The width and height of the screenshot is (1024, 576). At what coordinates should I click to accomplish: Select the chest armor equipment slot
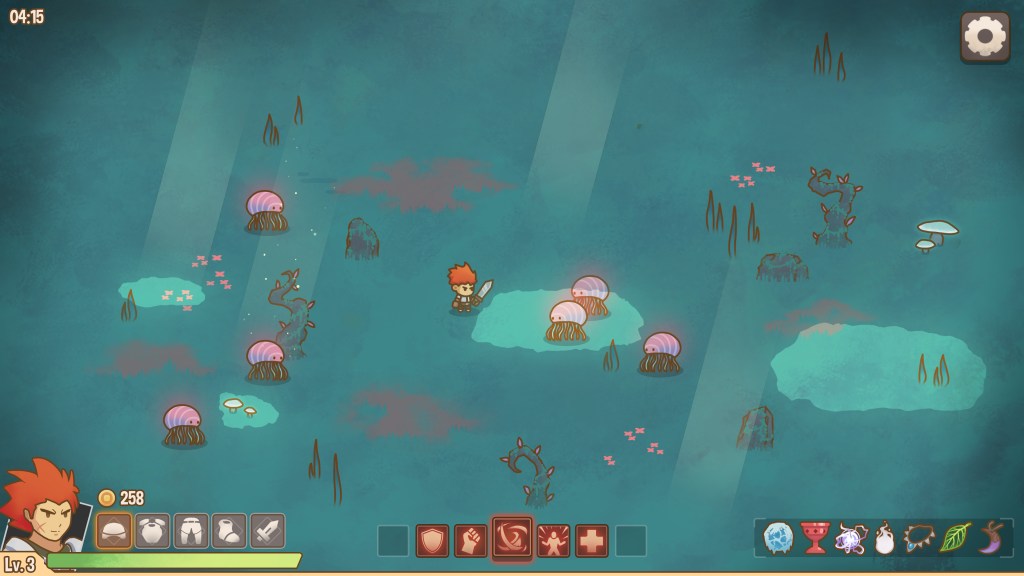point(153,530)
